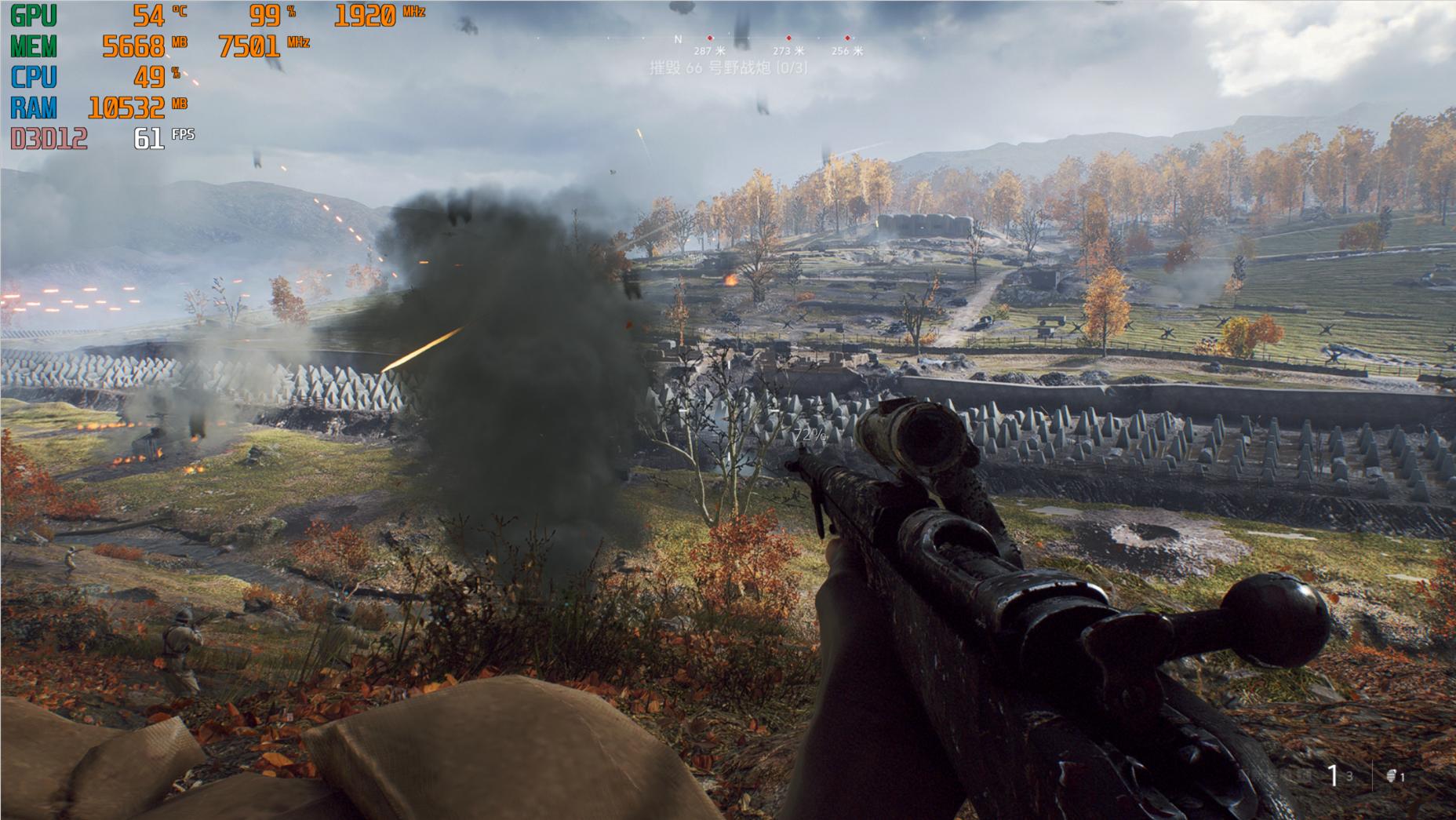1456x820 pixels.
Task: Select the compass objective marker at 256 米
Action: click(x=847, y=38)
